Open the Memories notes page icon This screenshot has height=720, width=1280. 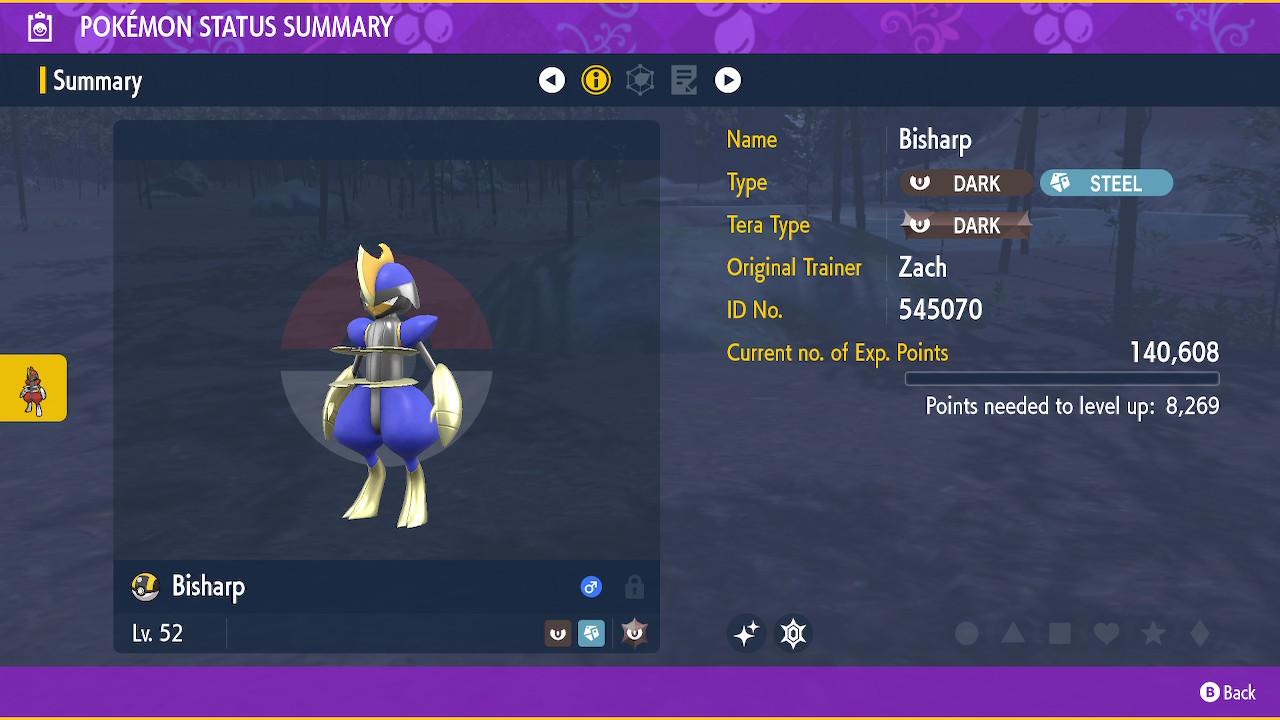click(x=684, y=79)
